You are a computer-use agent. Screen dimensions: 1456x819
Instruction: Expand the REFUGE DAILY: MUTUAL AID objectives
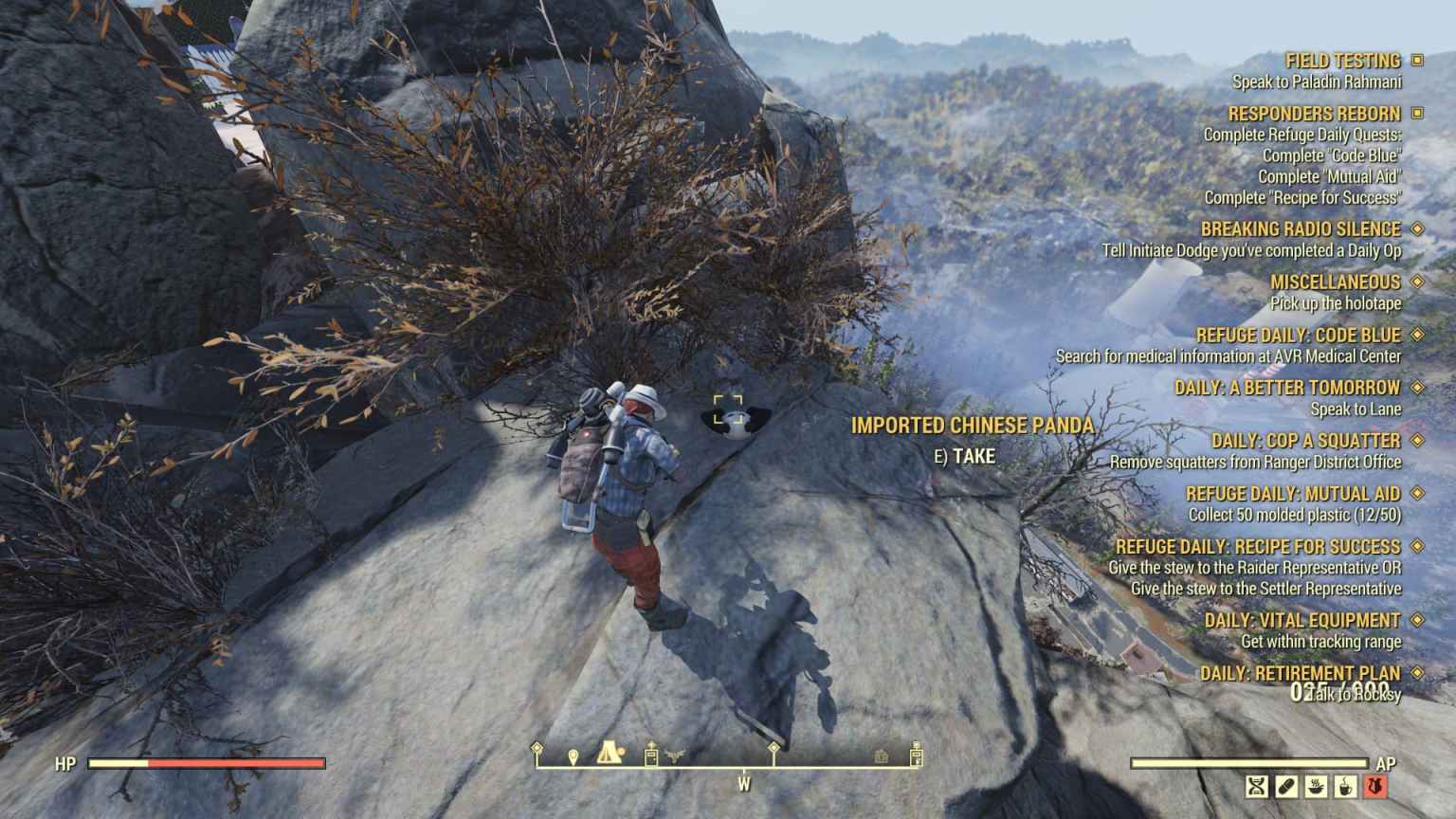(1418, 494)
